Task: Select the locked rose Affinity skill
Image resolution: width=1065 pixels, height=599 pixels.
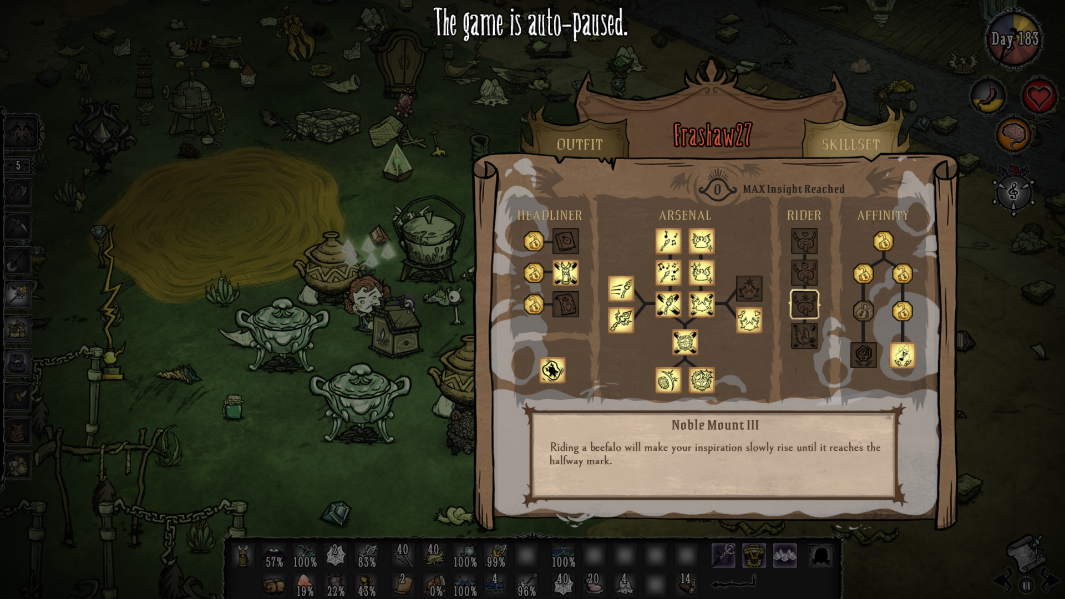Action: tap(864, 355)
